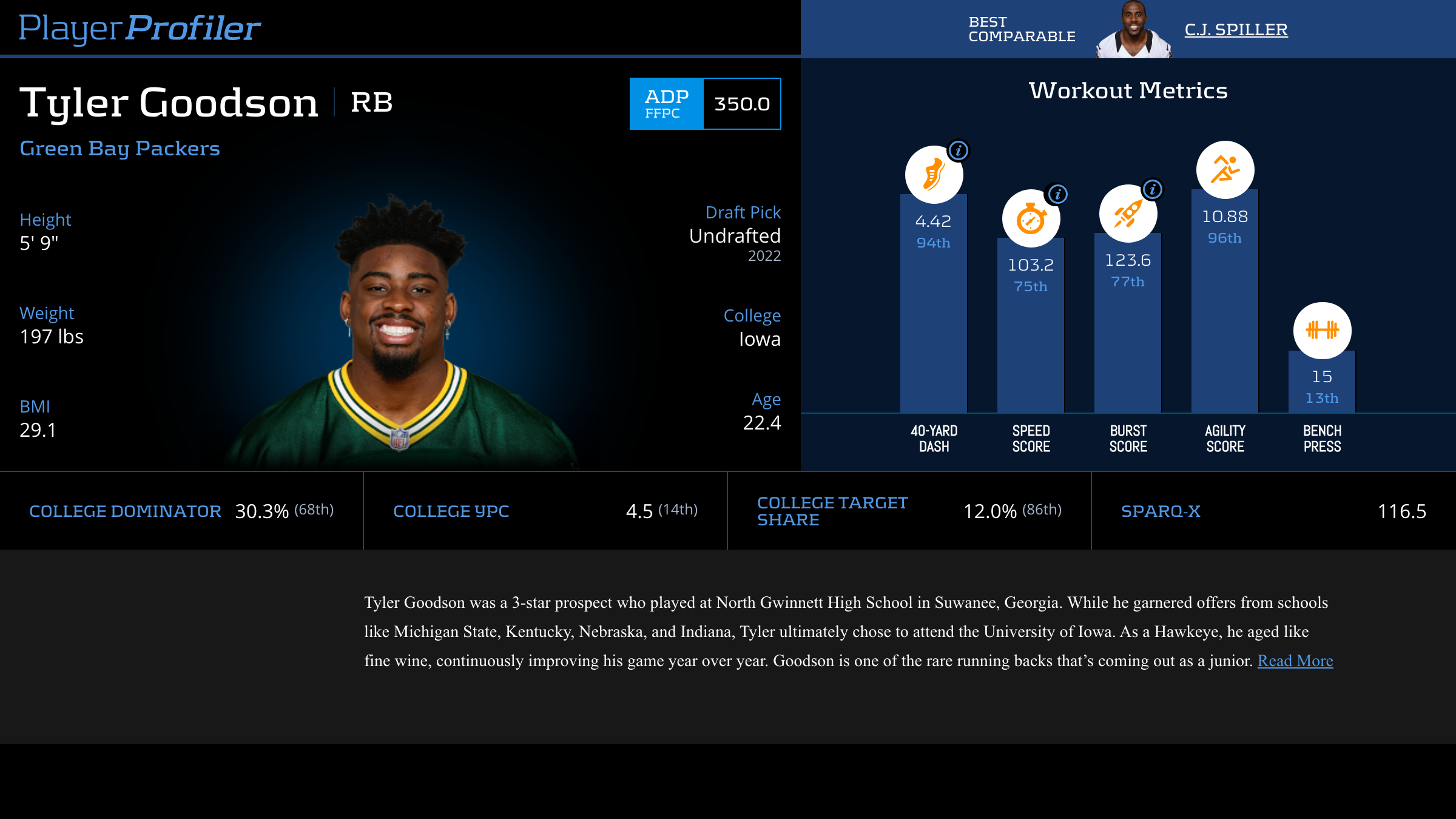Select the 40-Yard Dash shoe icon
Image resolution: width=1456 pixels, height=819 pixels.
pyautogui.click(x=934, y=174)
